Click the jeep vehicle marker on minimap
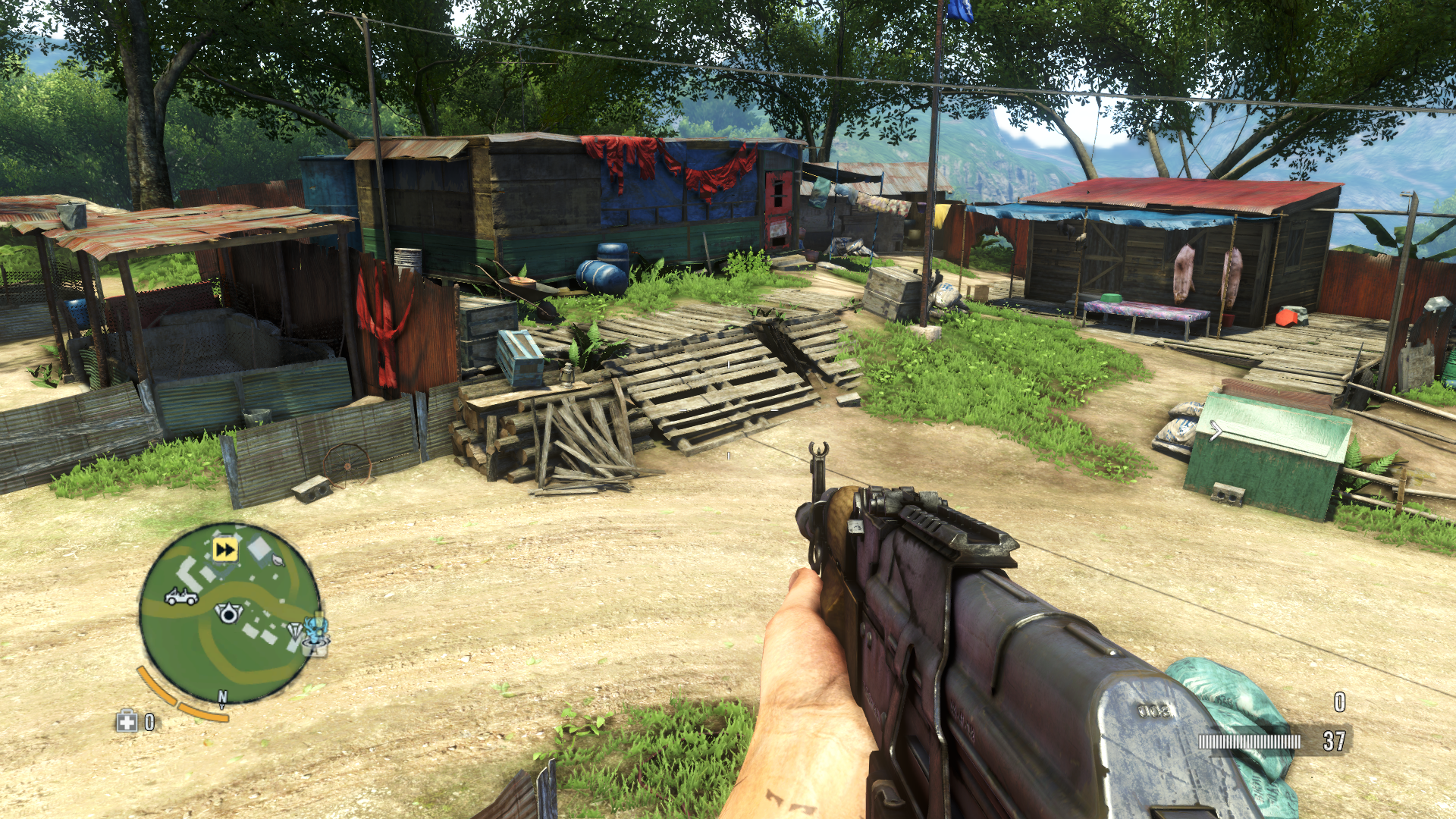The width and height of the screenshot is (1456, 819). 181,598
